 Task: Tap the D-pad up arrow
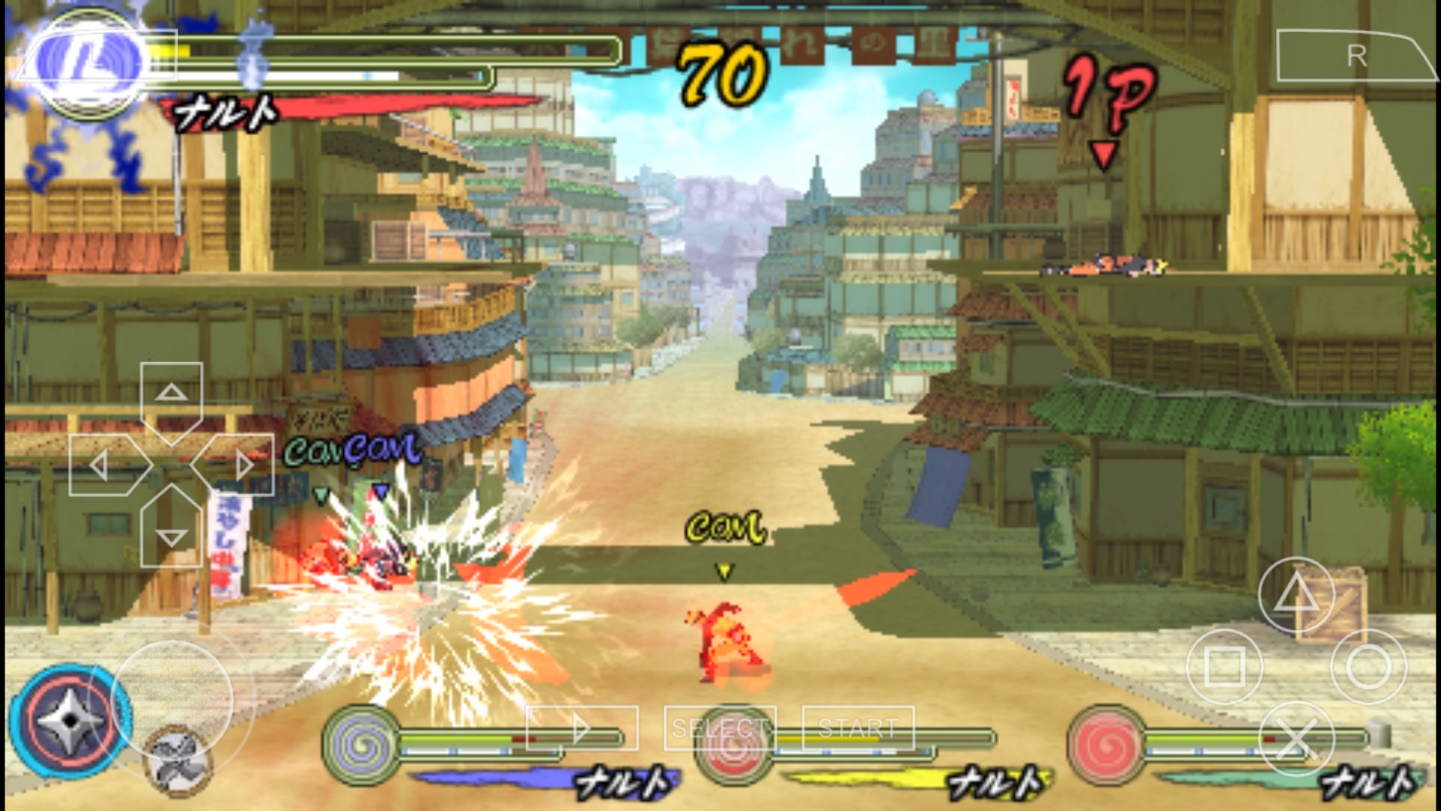pos(171,396)
